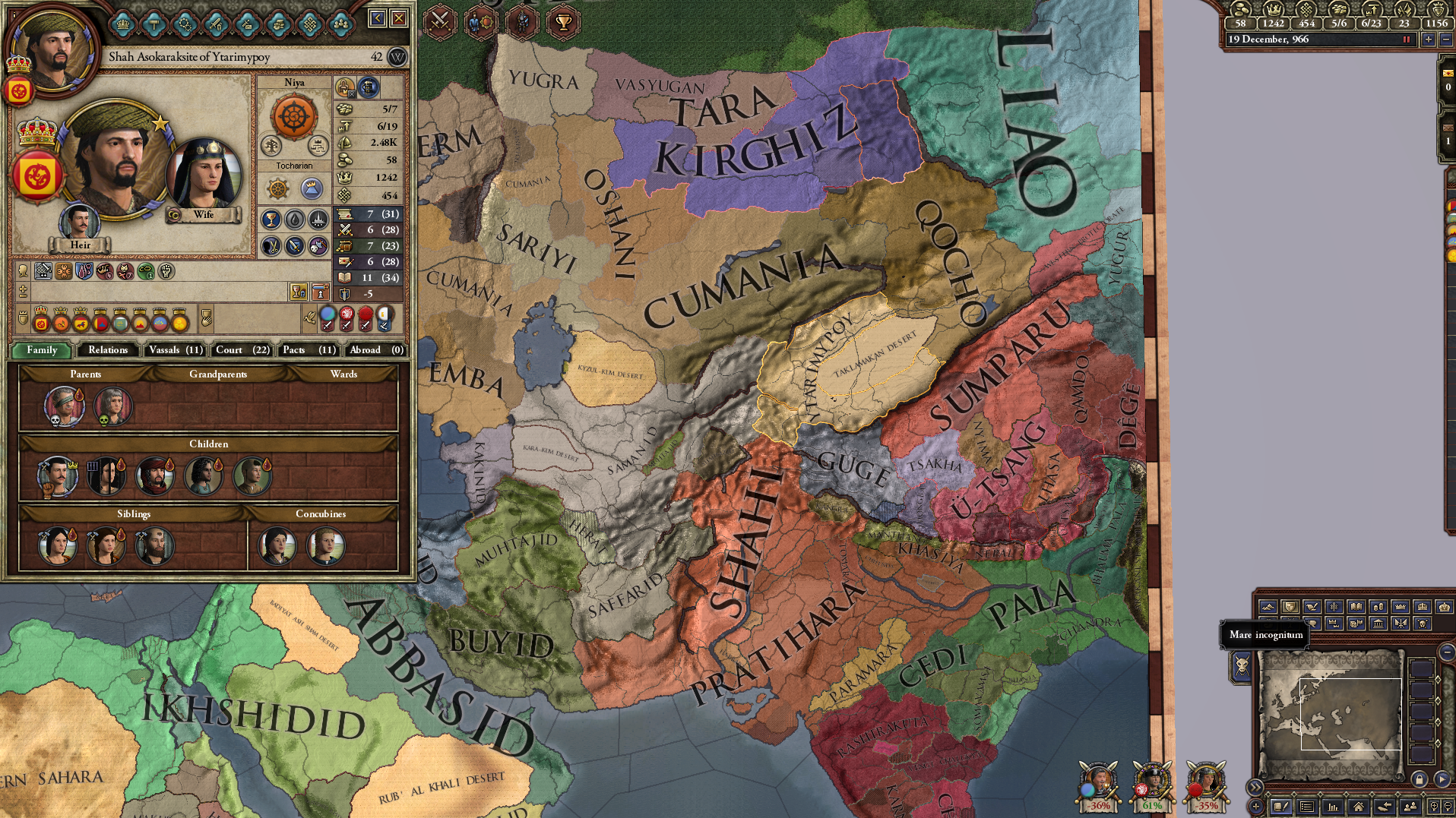Toggle the play arrow beside the minimap lock

click(x=1442, y=778)
